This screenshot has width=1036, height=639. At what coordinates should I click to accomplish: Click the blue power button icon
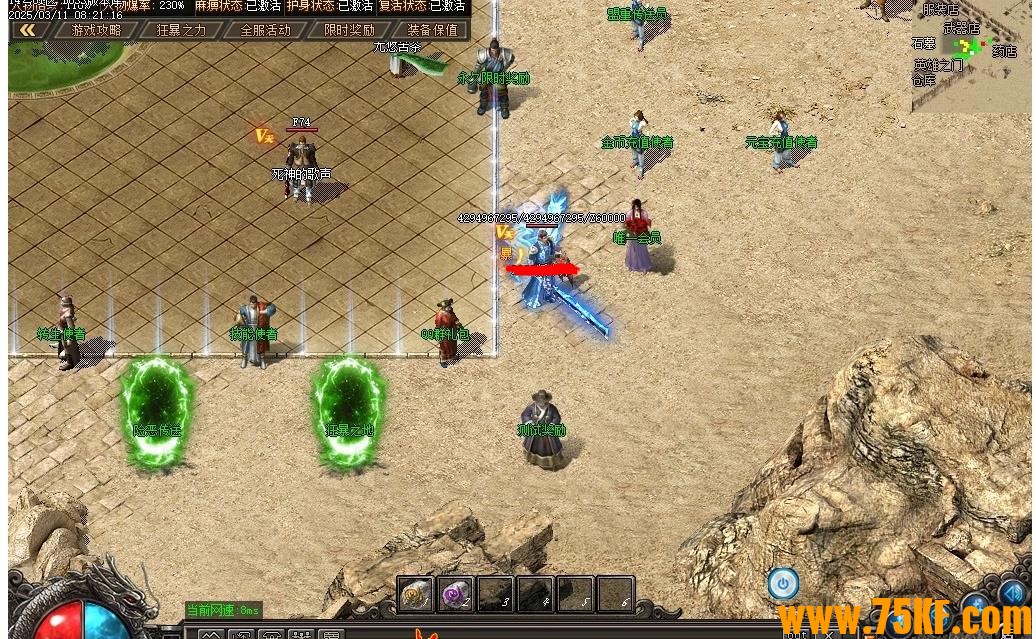pos(783,583)
